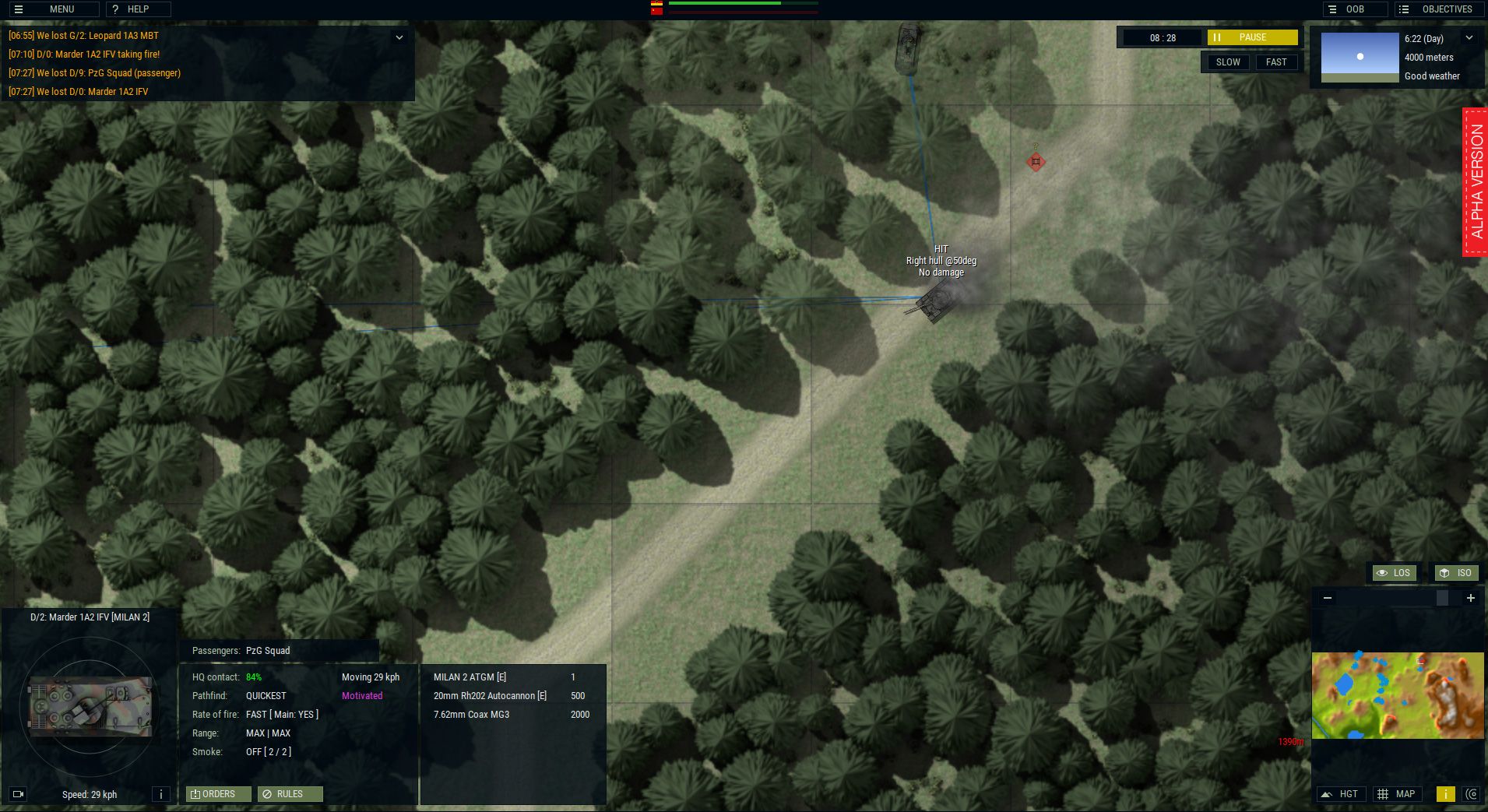Image resolution: width=1488 pixels, height=812 pixels.
Task: Open RULES for the selected unit
Action: [290, 794]
